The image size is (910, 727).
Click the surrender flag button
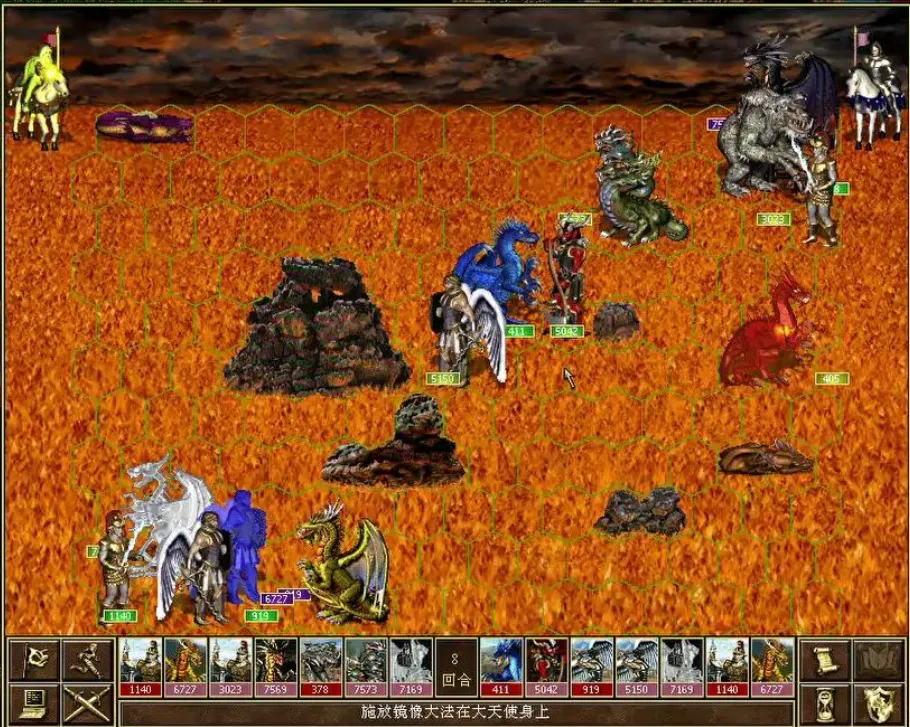tap(33, 657)
